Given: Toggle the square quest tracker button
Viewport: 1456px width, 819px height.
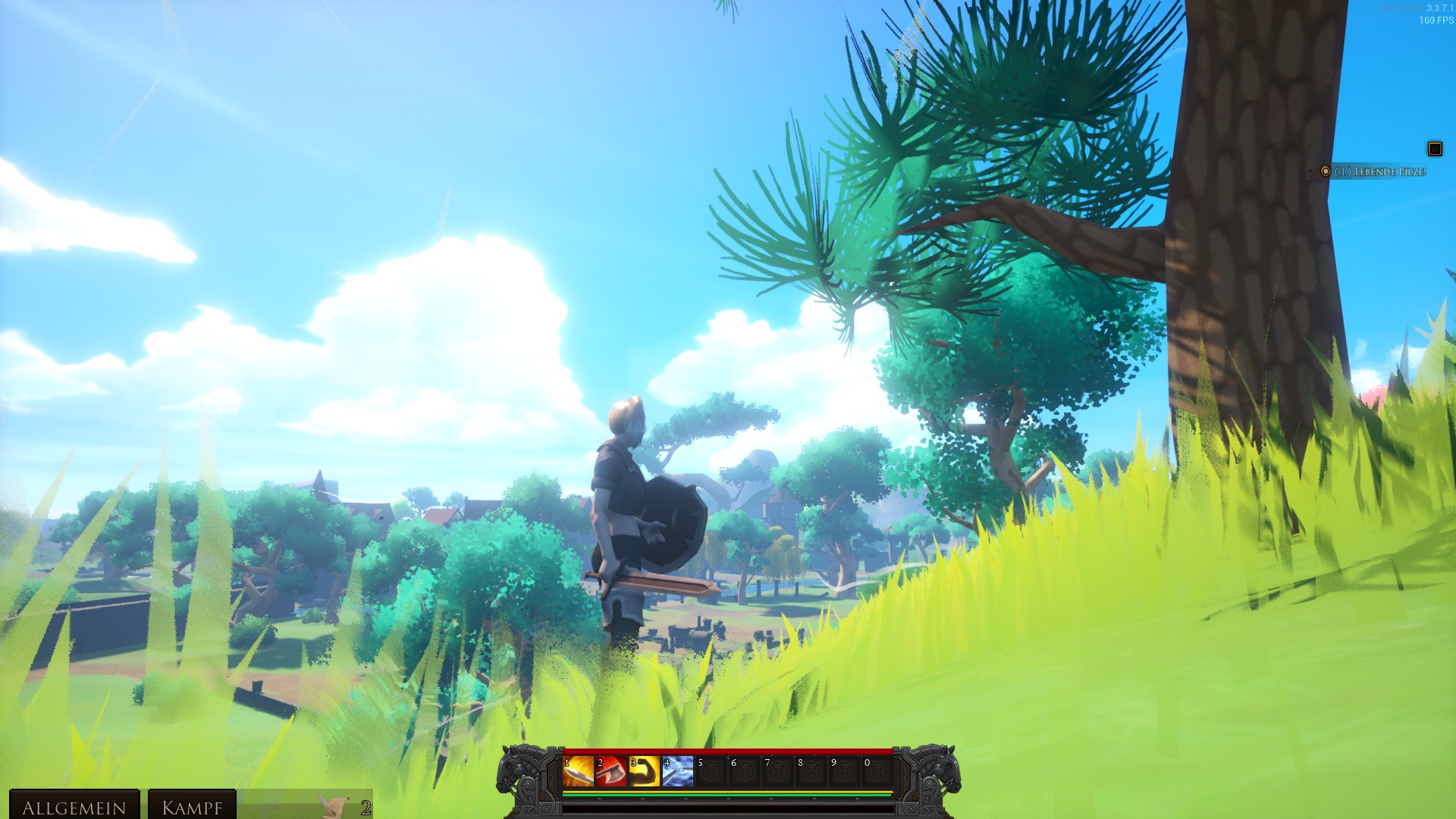Looking at the screenshot, I should 1435,149.
